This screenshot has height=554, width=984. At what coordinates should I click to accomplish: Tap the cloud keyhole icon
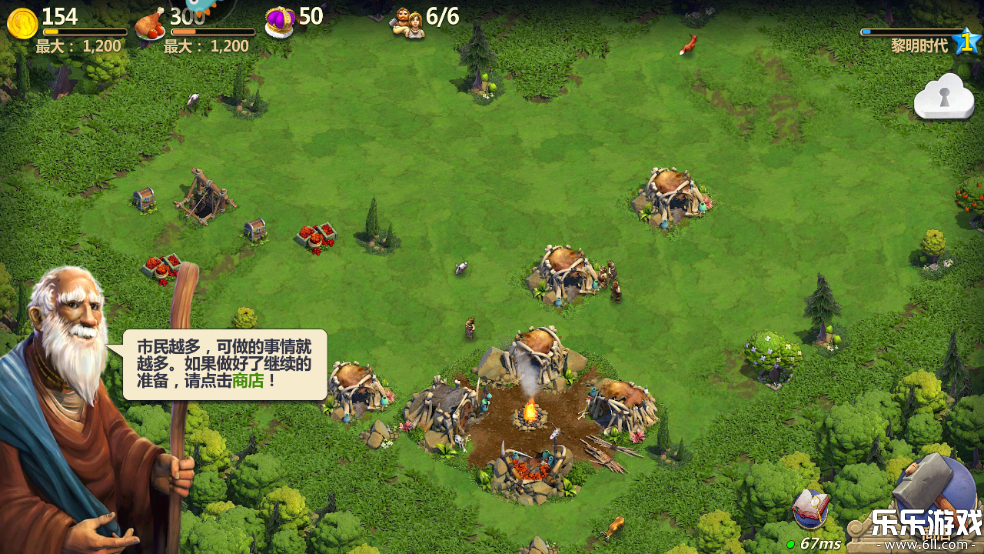942,97
